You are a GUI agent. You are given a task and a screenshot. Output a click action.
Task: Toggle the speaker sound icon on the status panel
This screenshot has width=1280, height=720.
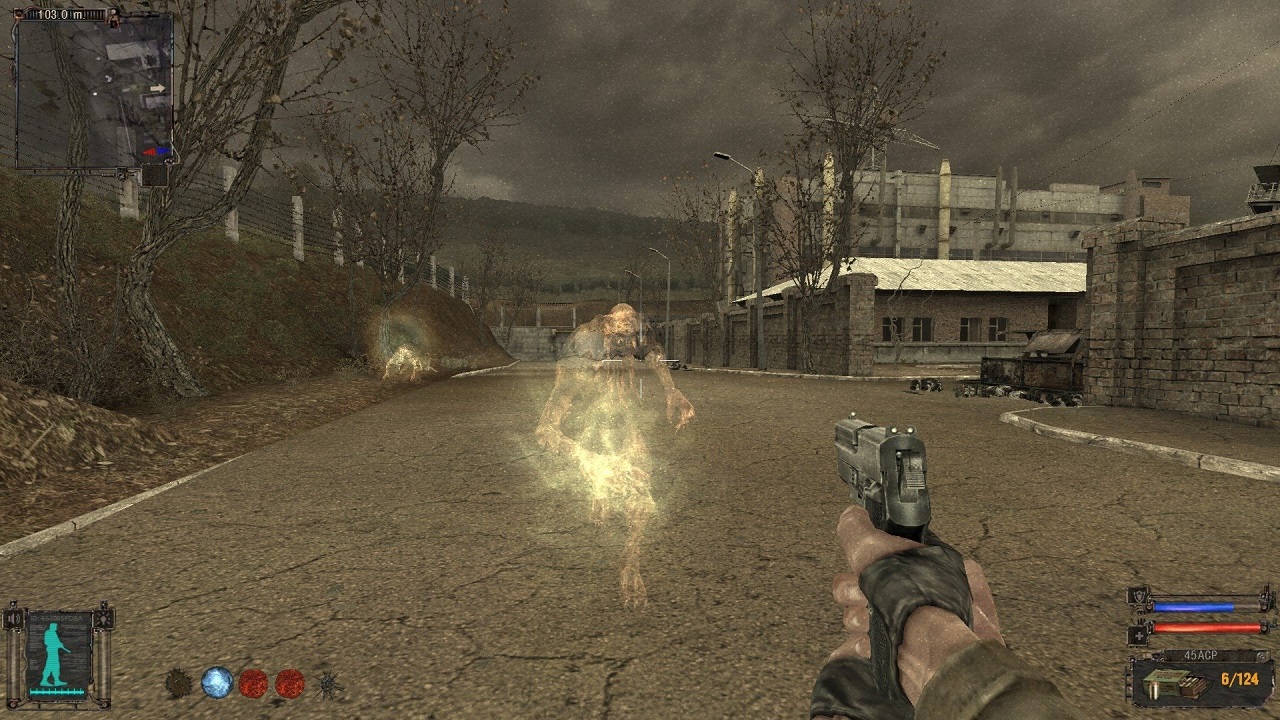pyautogui.click(x=14, y=619)
